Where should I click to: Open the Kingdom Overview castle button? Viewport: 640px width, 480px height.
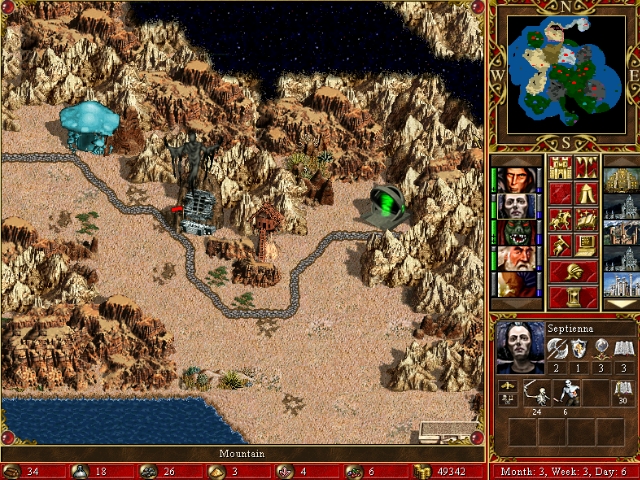(x=560, y=166)
